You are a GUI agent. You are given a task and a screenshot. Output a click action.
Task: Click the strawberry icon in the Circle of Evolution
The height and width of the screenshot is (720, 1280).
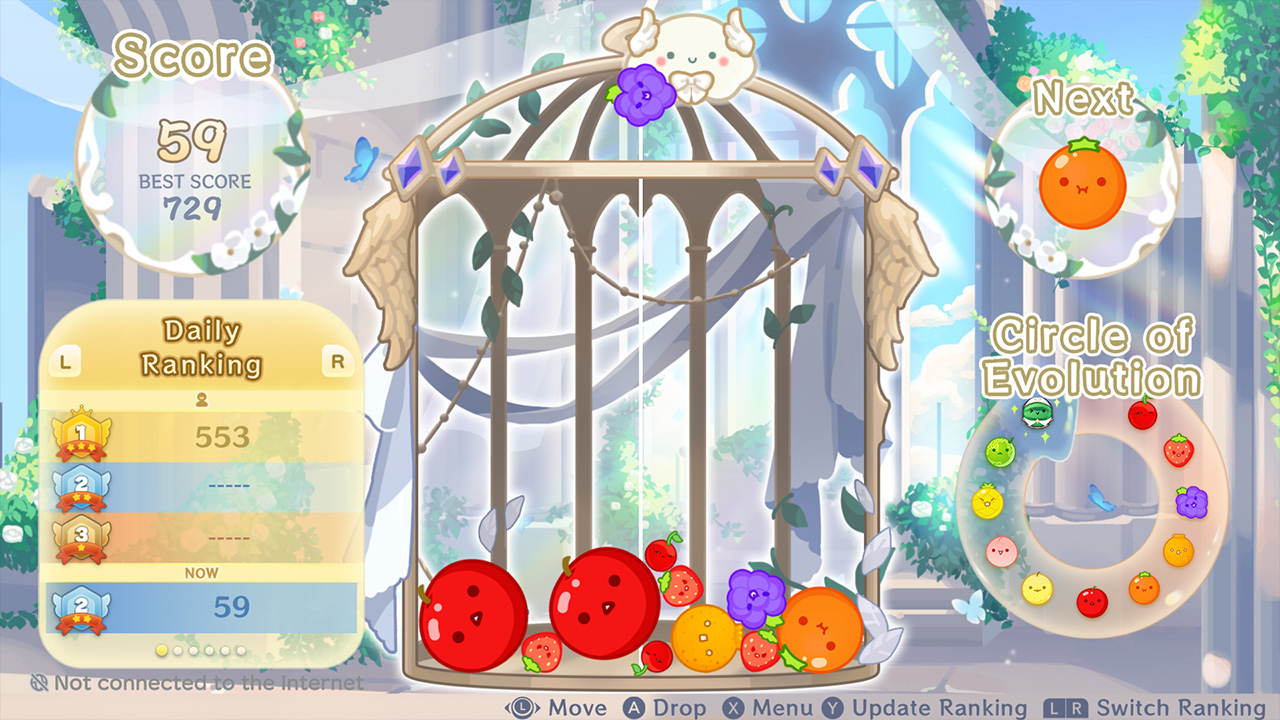(x=1177, y=452)
